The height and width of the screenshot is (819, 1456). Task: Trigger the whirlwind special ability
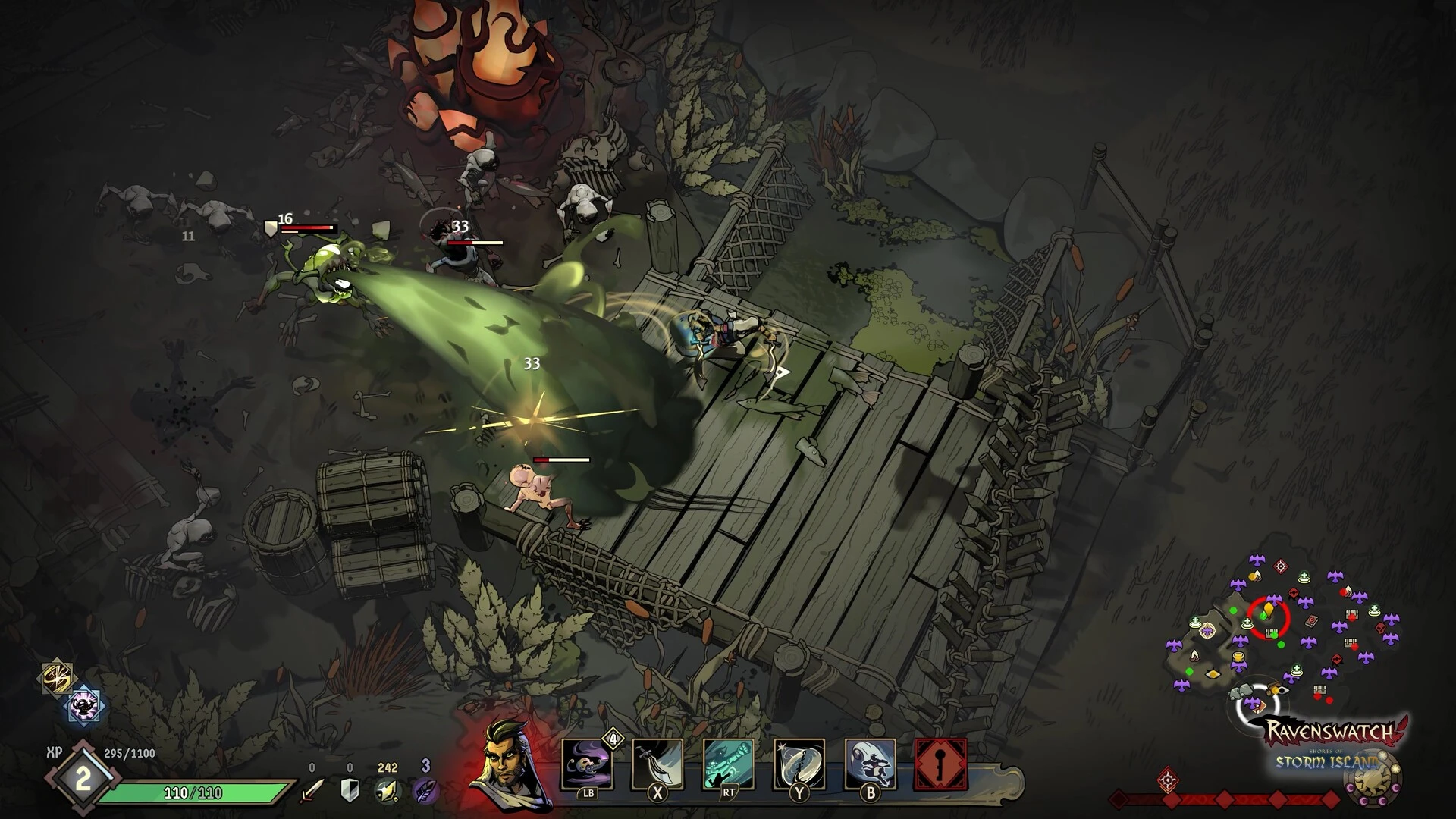click(799, 764)
